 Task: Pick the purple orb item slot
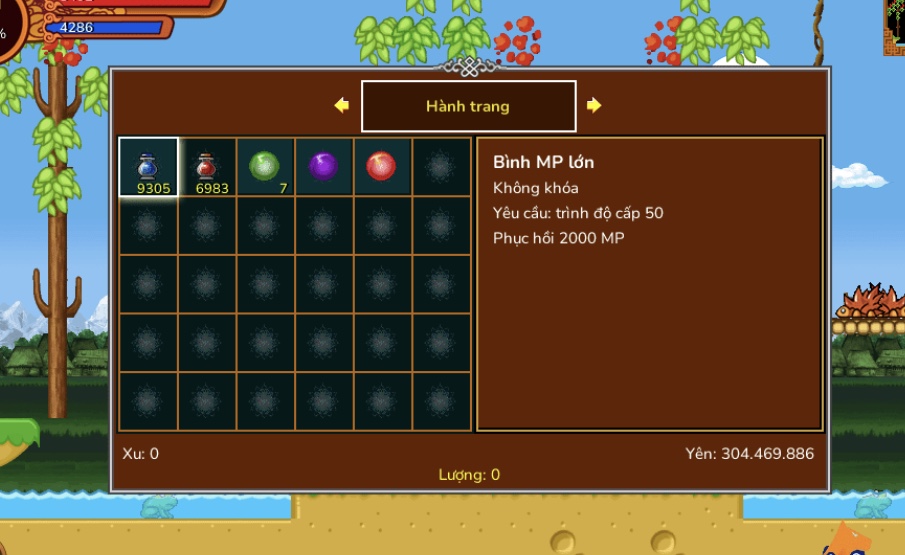pos(323,167)
